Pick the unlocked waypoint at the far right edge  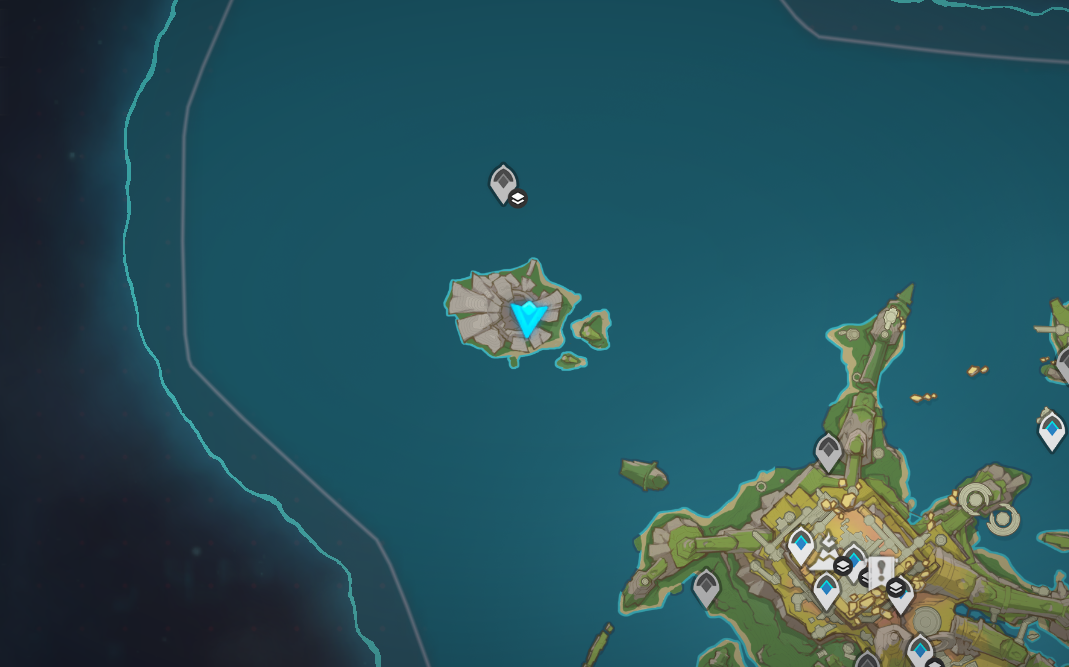point(1051,431)
